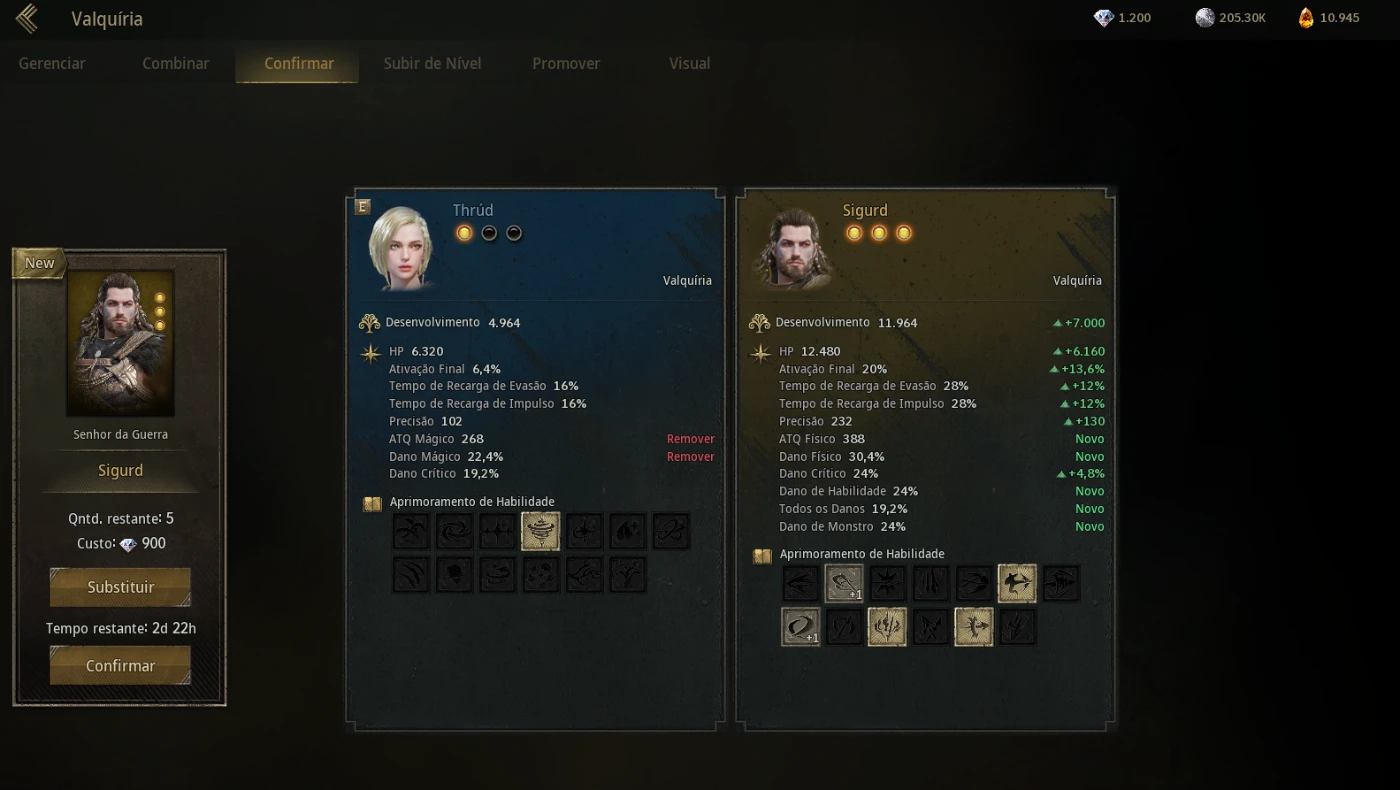
Task: Click Sigurd's portrait in the New card
Action: [x=120, y=343]
